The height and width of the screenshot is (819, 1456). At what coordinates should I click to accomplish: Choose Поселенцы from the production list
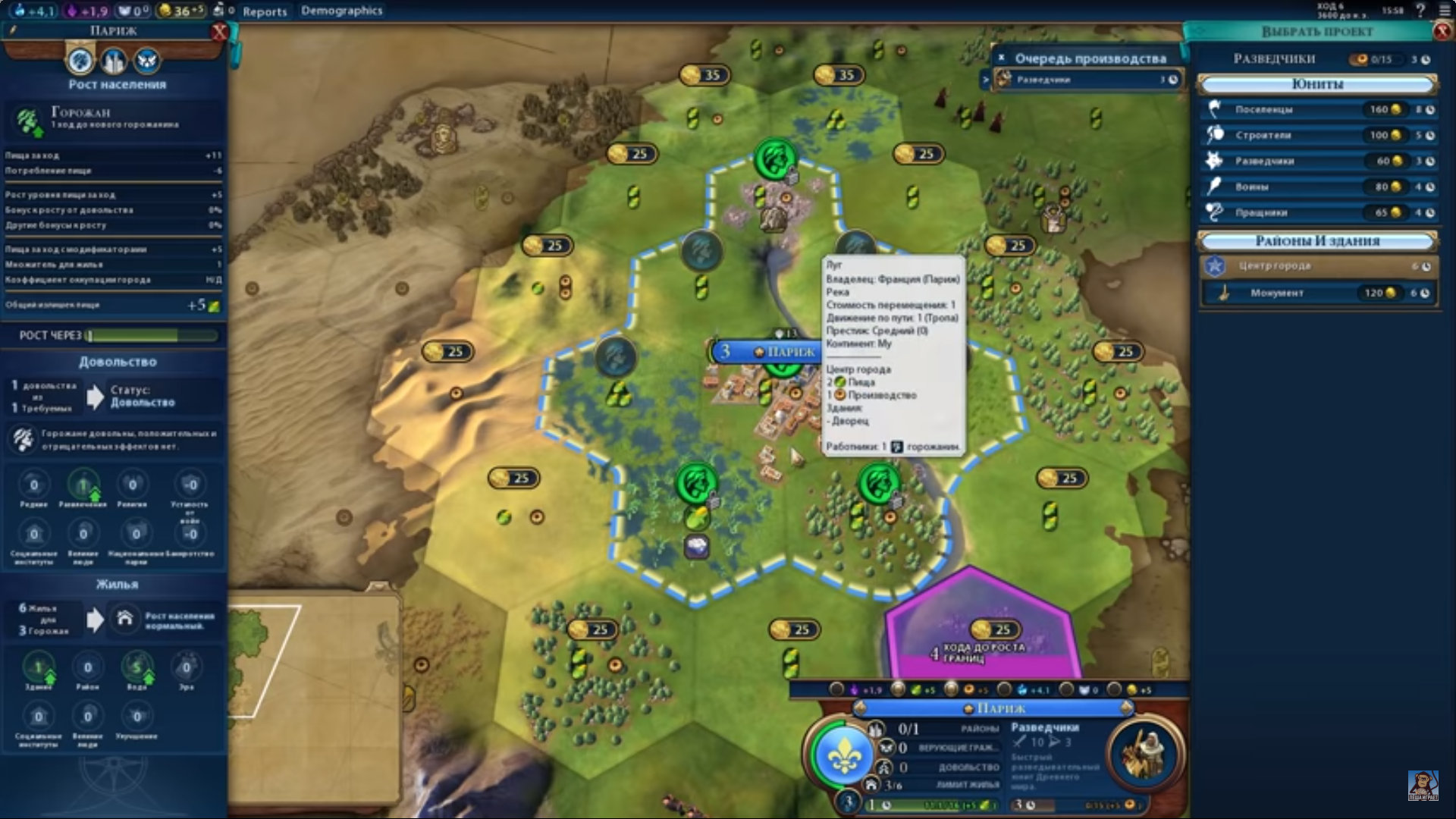point(1317,110)
